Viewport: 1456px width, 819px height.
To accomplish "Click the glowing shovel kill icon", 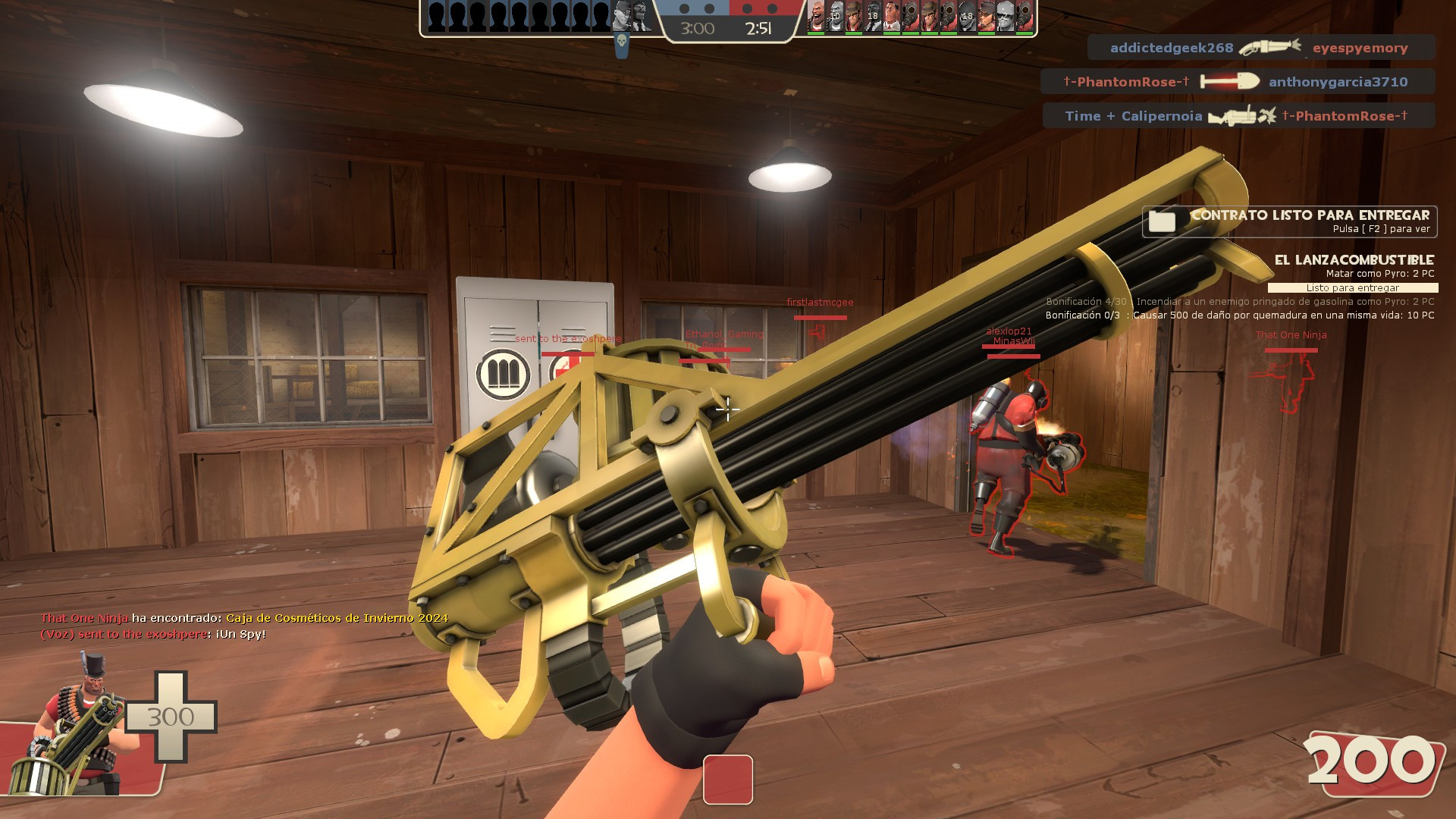I will pos(1228,82).
